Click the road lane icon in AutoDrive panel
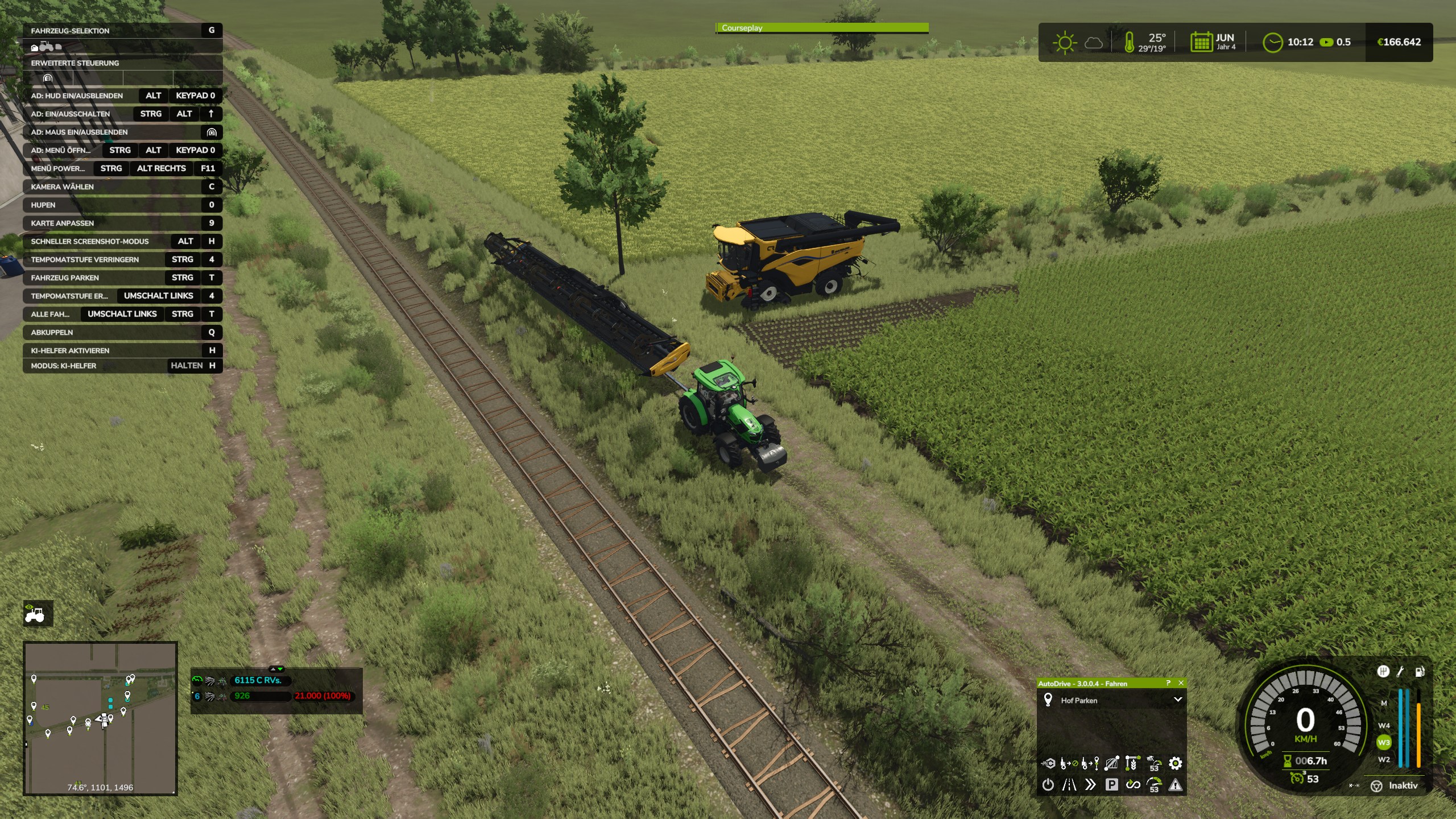Image resolution: width=1456 pixels, height=819 pixels. (x=1069, y=785)
